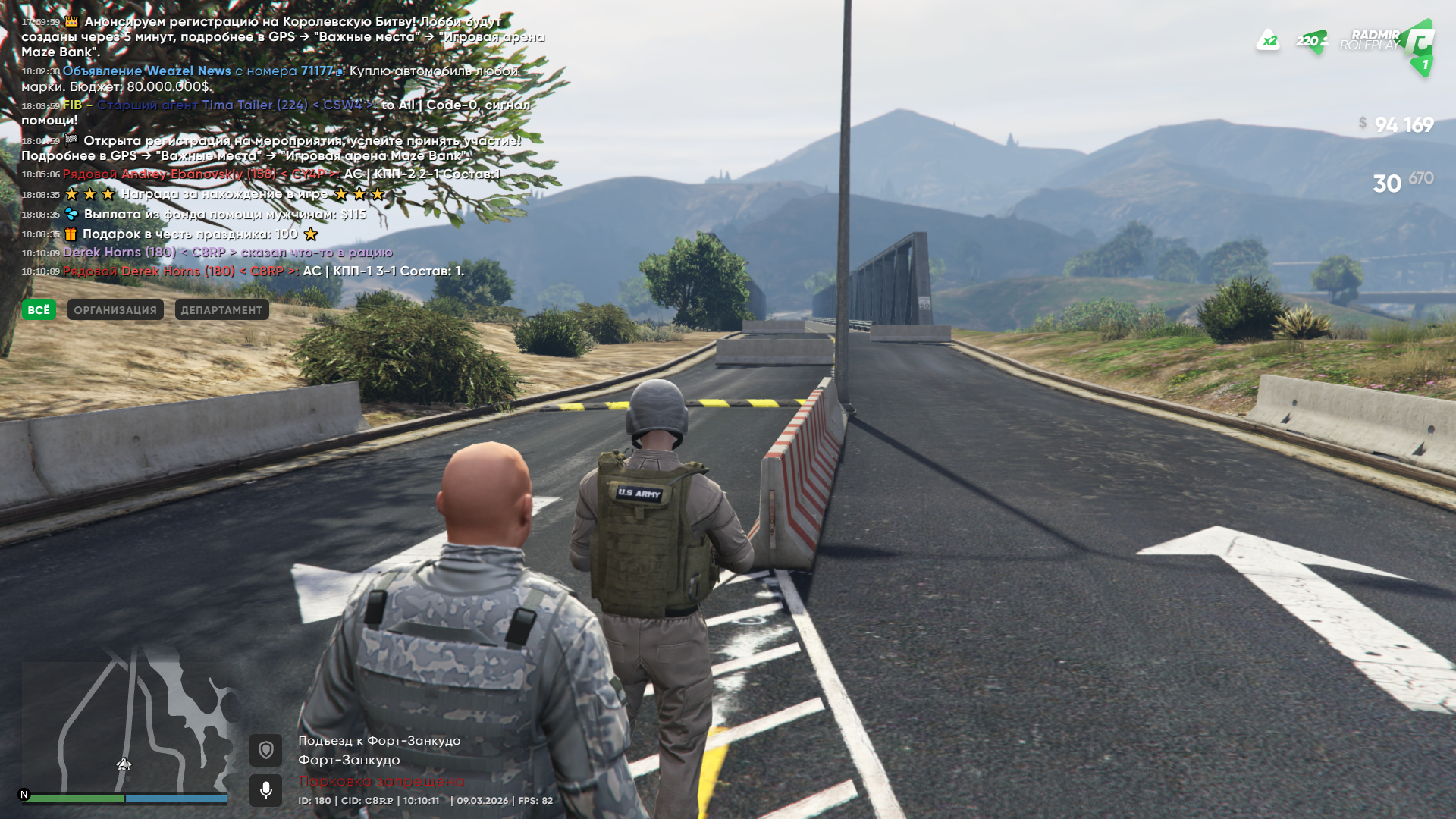This screenshot has height=819, width=1456.
Task: Switch to the ВСЁ chat tab
Action: pyautogui.click(x=39, y=309)
